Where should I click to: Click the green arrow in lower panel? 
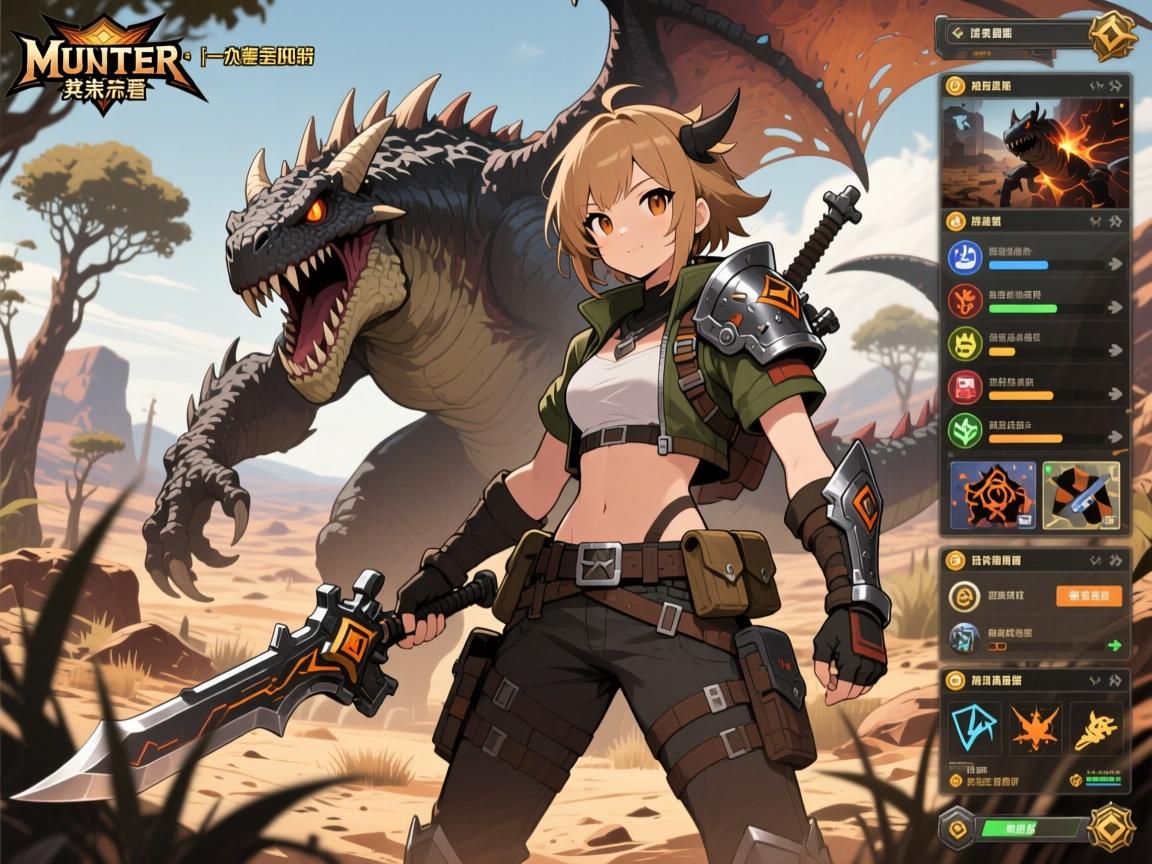1115,645
